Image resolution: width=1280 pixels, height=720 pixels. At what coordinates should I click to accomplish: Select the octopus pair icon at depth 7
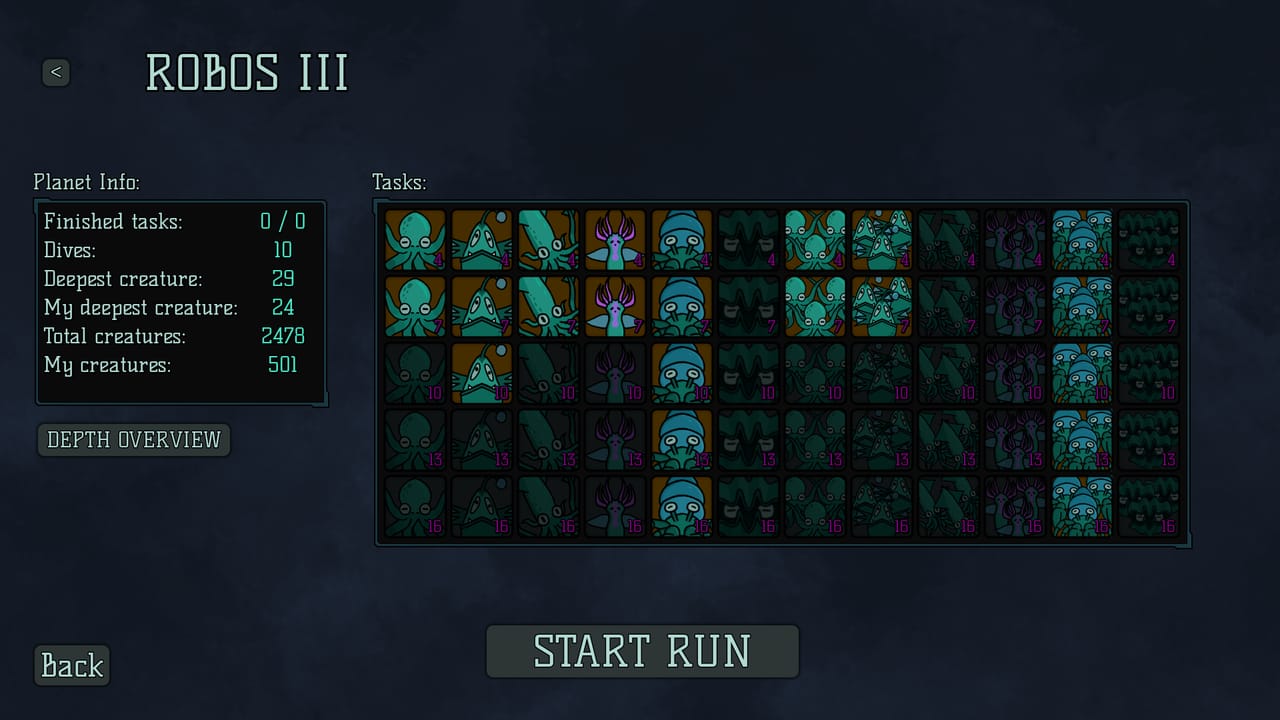click(815, 308)
